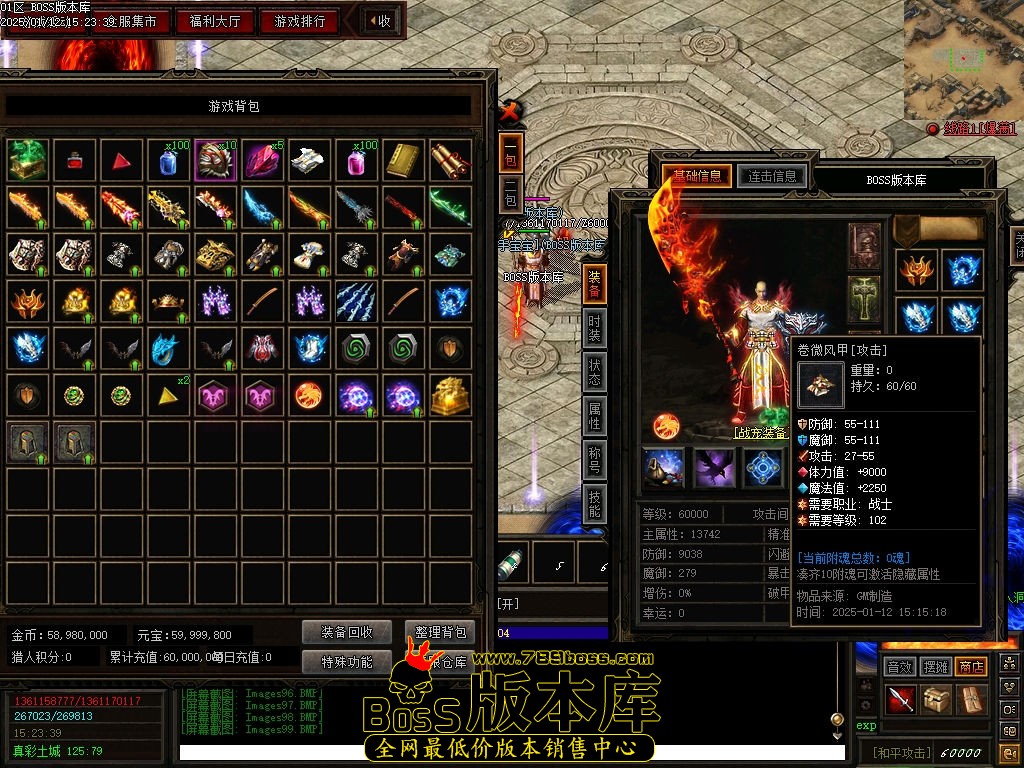
Task: Open the 特殊功能 special functions button
Action: 347,661
